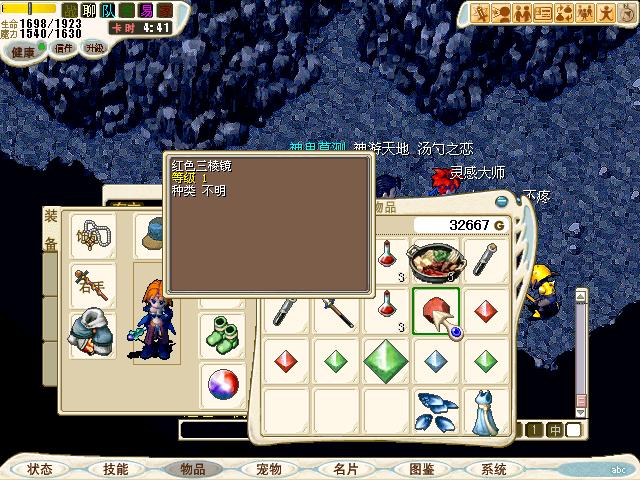
Task: Click the green boots equipment slot
Action: [222, 333]
